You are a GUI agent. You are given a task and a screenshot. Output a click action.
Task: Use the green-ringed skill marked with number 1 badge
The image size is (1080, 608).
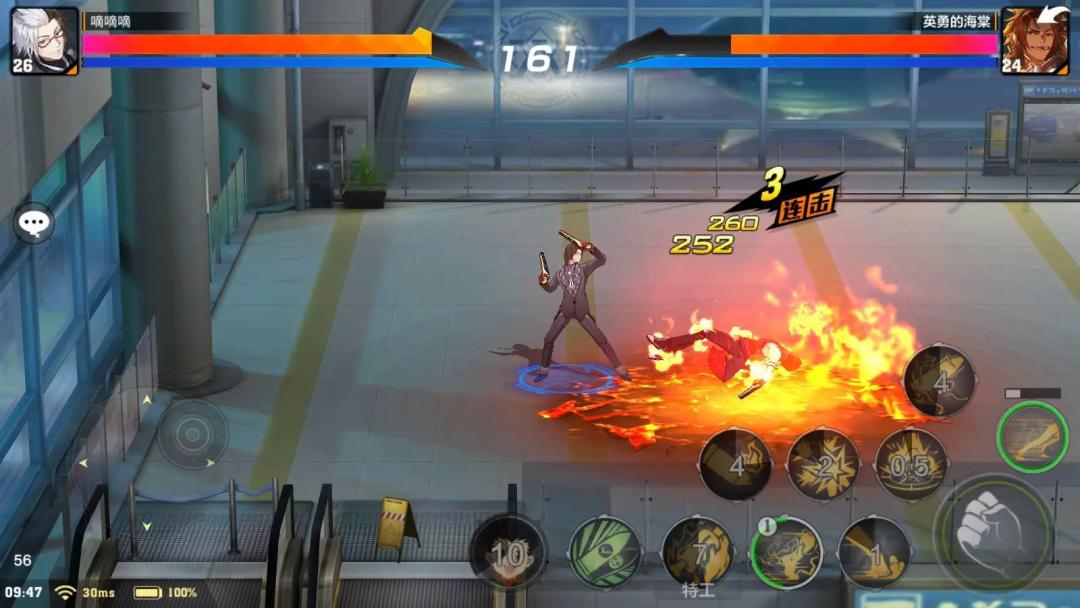[x=786, y=551]
